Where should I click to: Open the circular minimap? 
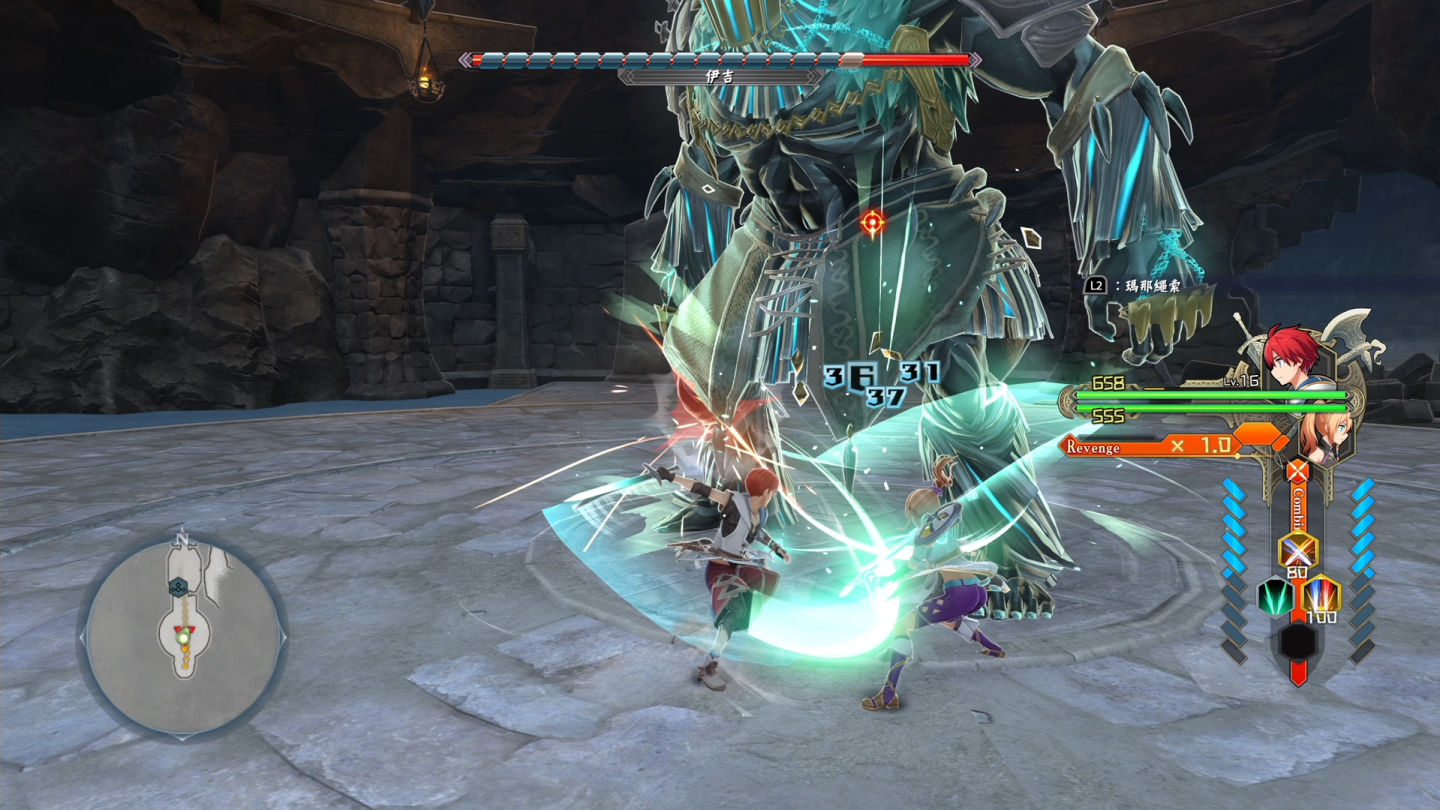pos(183,636)
